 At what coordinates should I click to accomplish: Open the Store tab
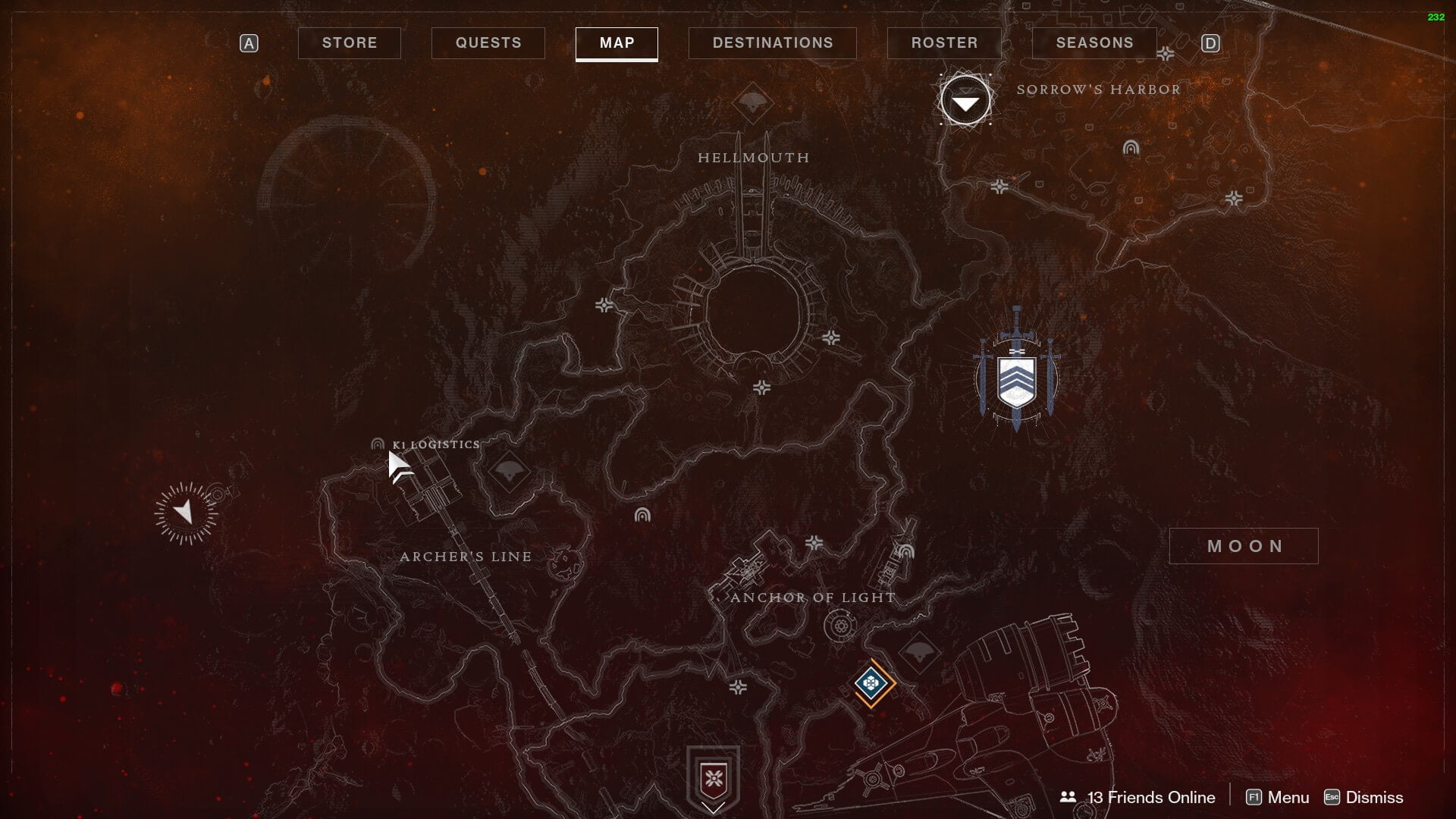point(349,43)
